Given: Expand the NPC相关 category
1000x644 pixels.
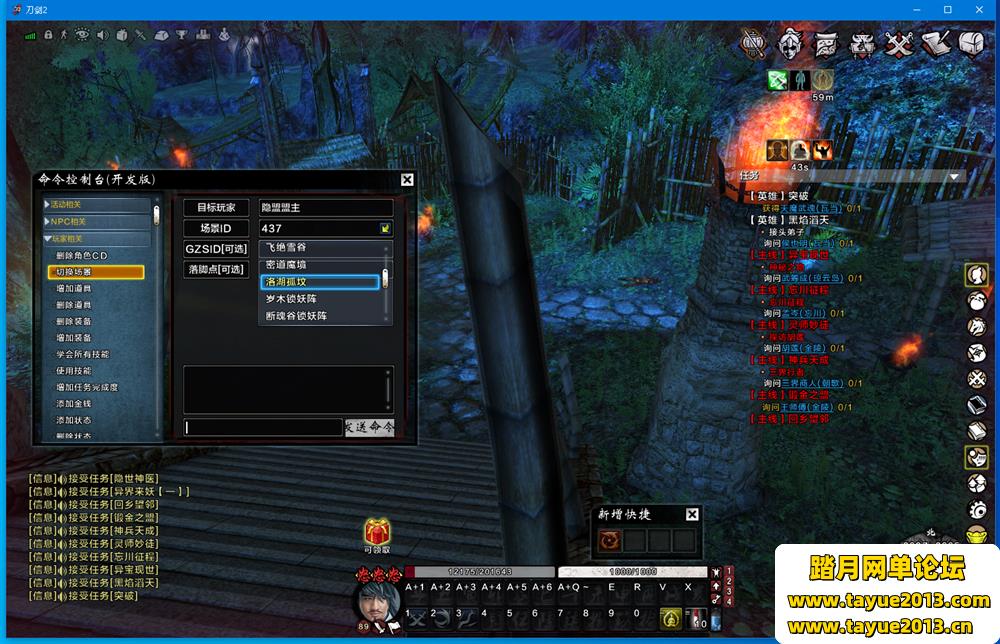Looking at the screenshot, I should 70,221.
